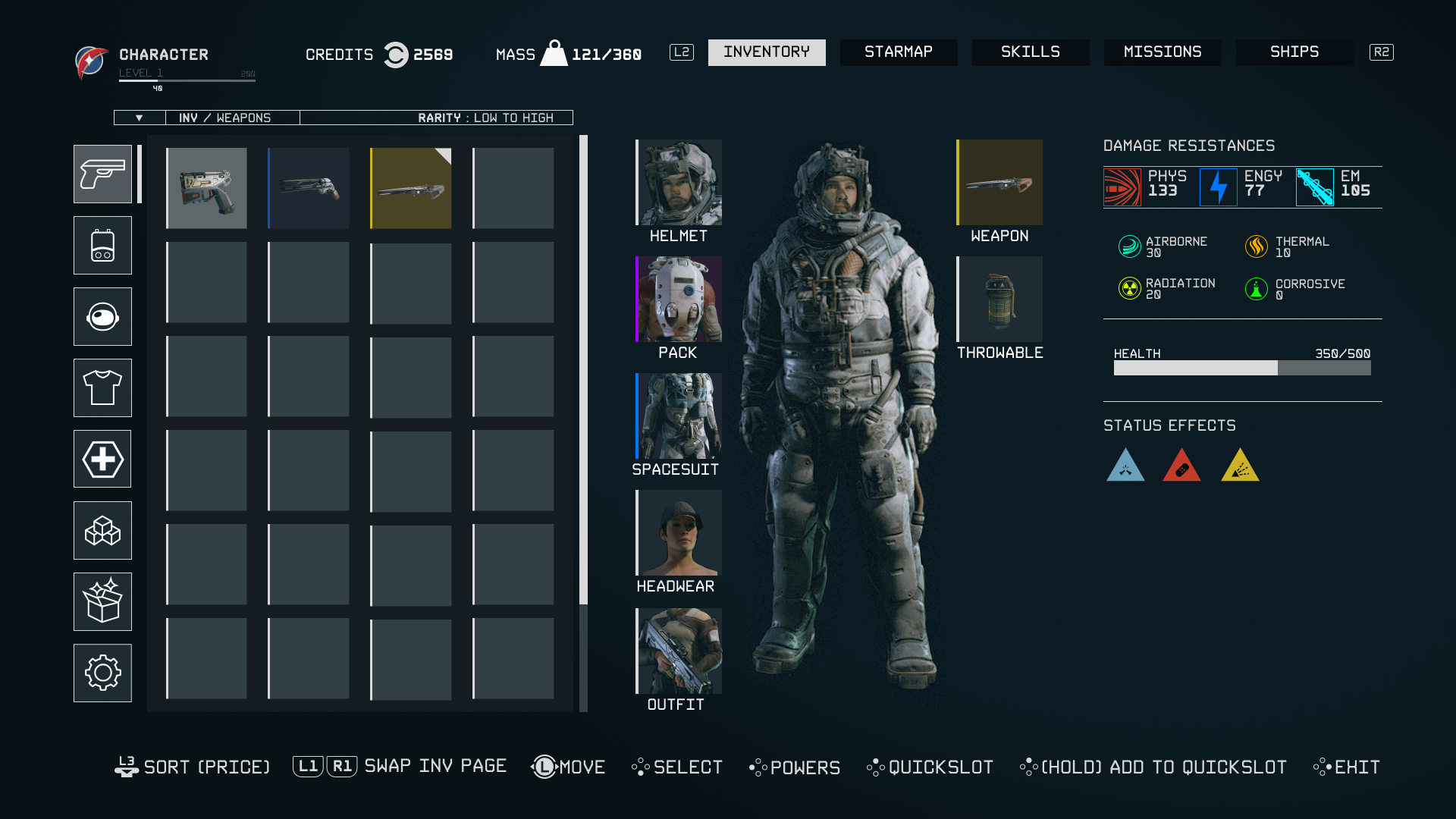This screenshot has height=819, width=1456.
Task: Click the blue airborne status effect triangle
Action: click(x=1127, y=466)
